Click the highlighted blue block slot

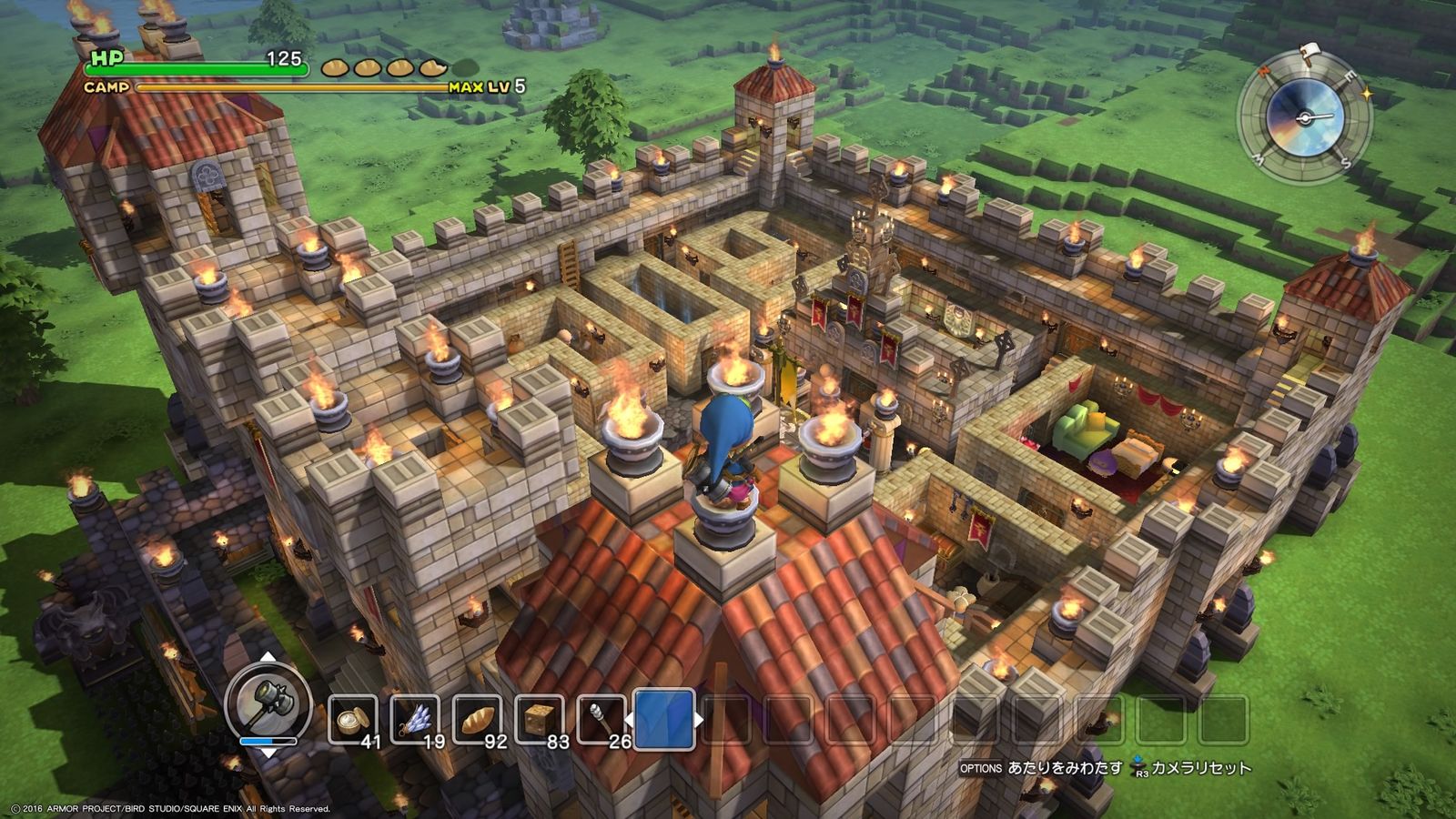664,719
